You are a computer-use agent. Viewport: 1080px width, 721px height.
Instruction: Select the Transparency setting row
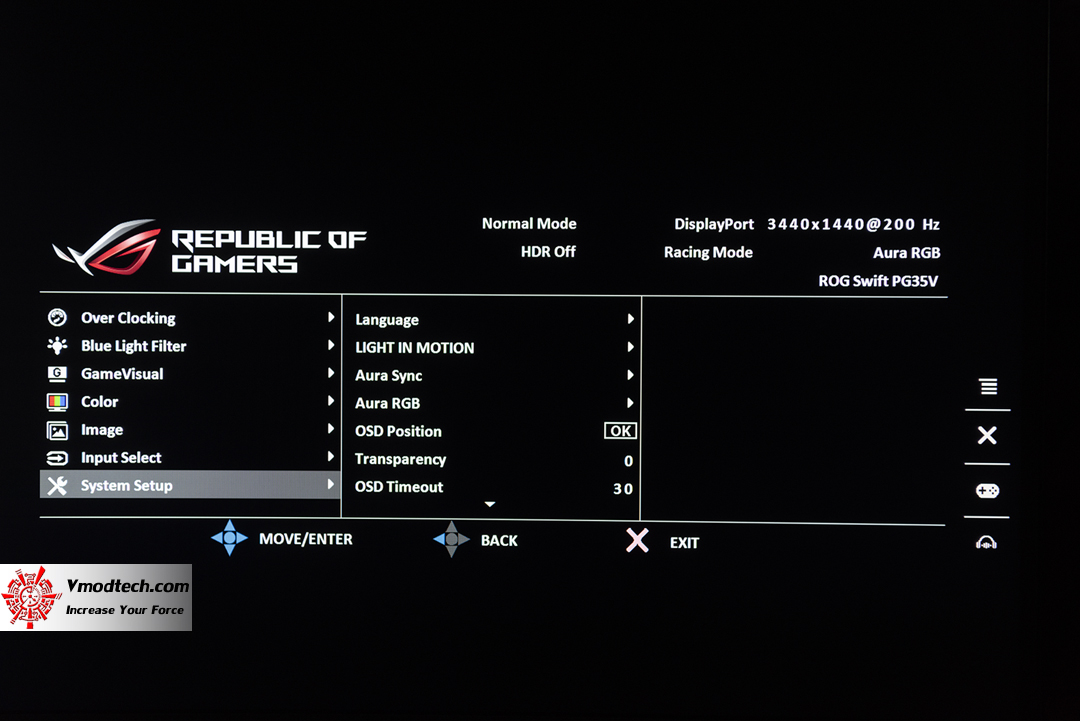[x=401, y=460]
